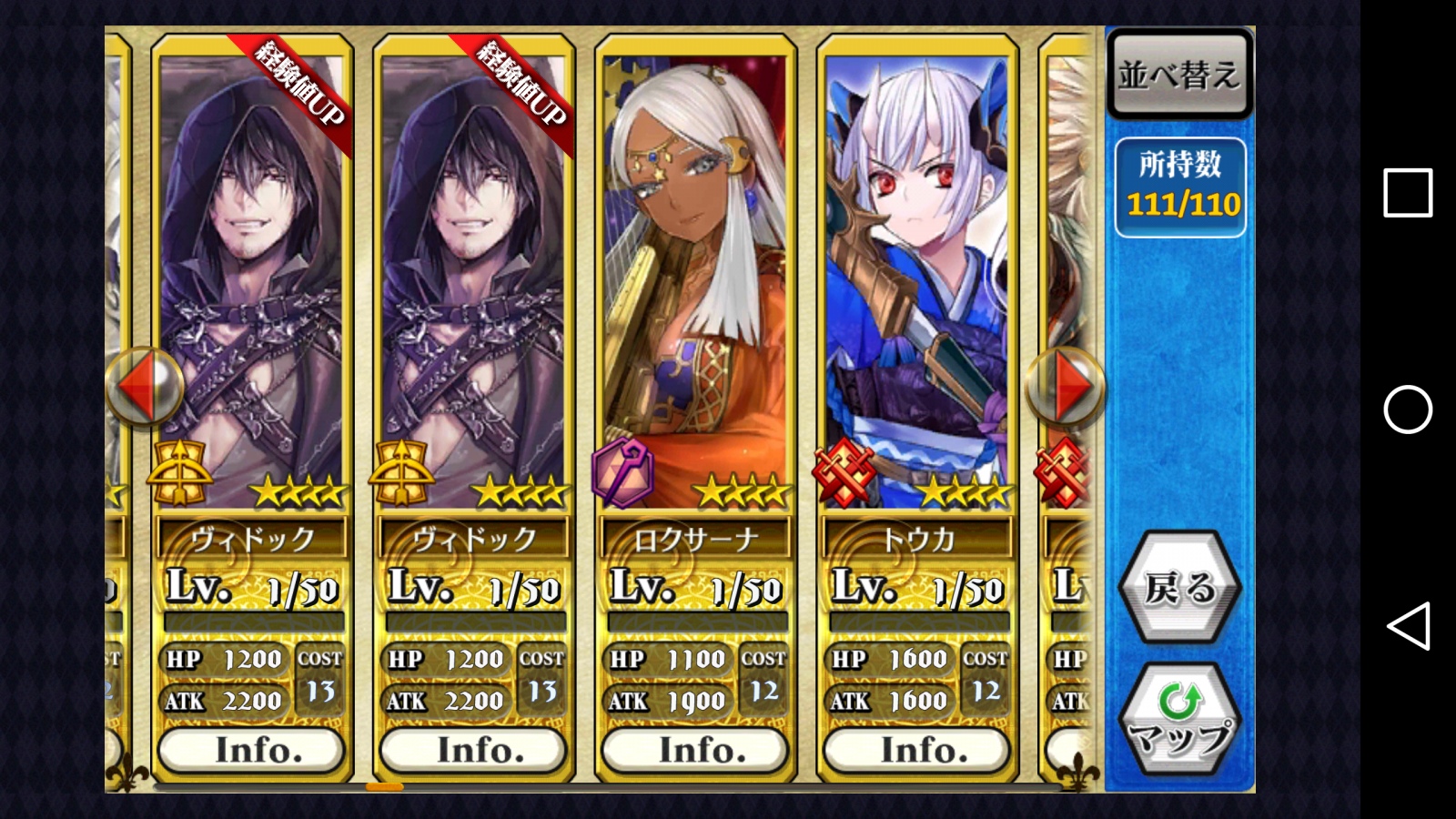Image resolution: width=1456 pixels, height=819 pixels.
Task: Open Info for ロクサーナ
Action: (x=695, y=751)
